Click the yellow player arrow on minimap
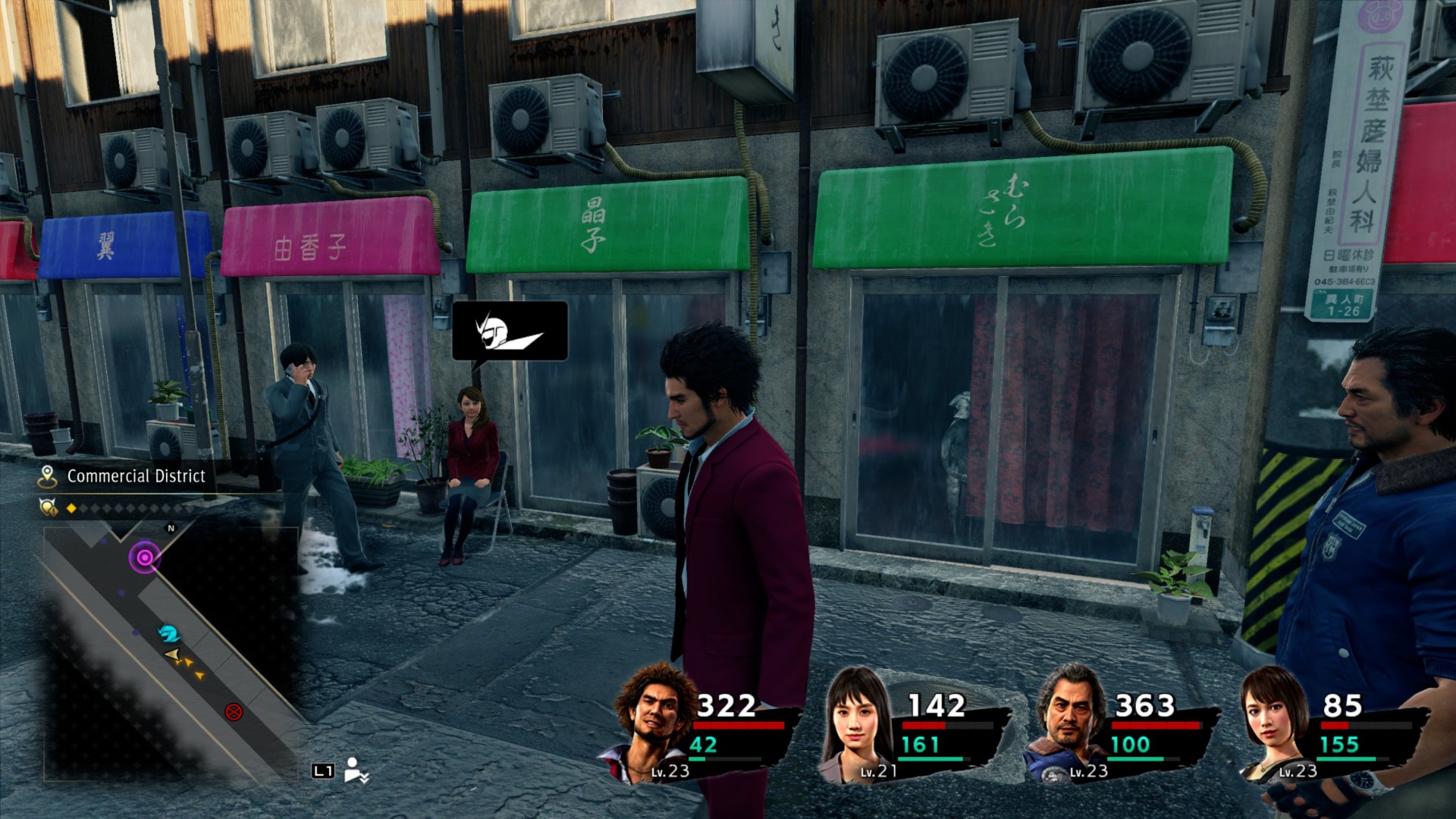 click(173, 654)
